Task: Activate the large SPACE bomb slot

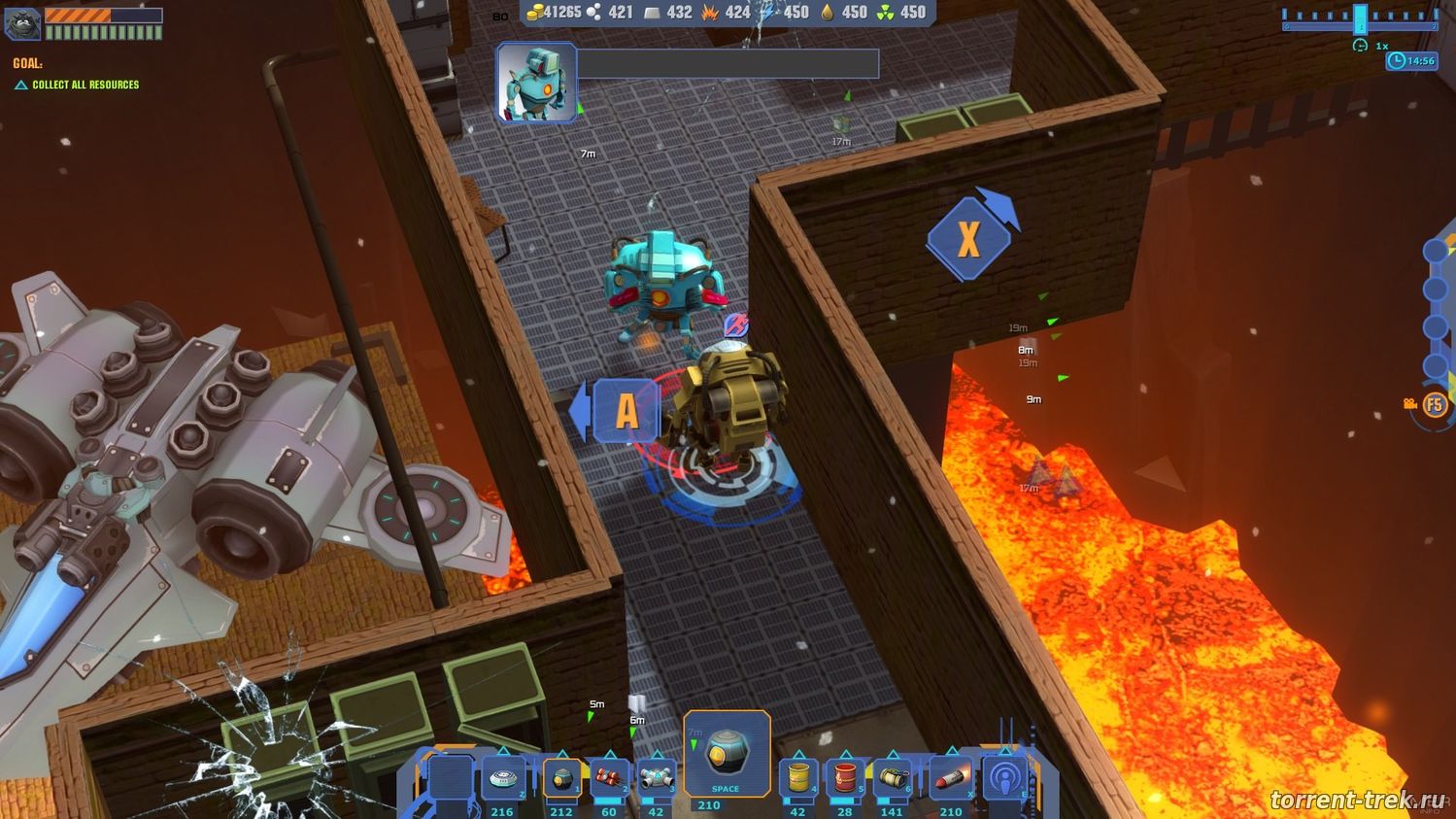Action: [x=727, y=755]
